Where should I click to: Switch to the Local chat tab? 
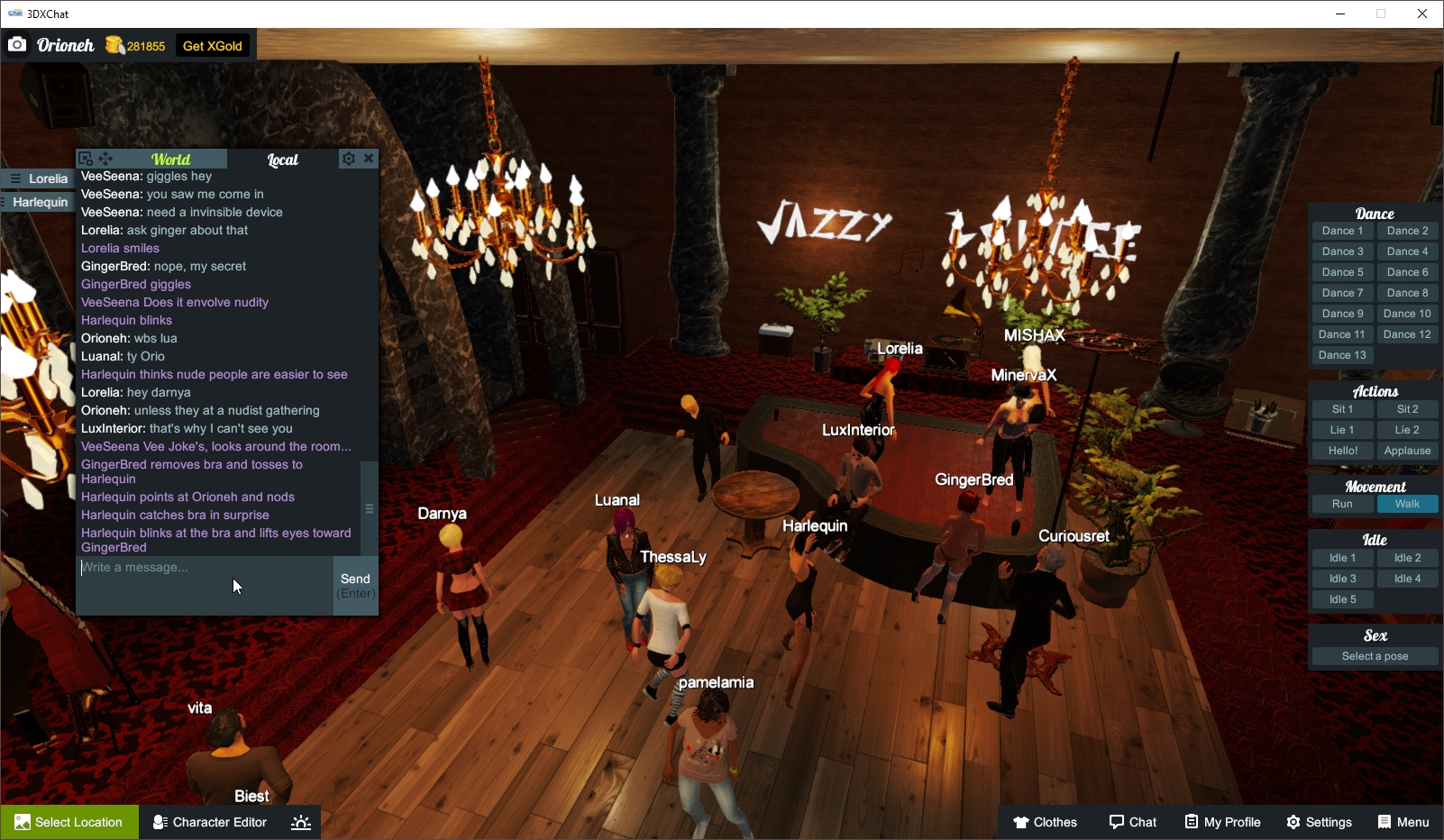pyautogui.click(x=283, y=159)
